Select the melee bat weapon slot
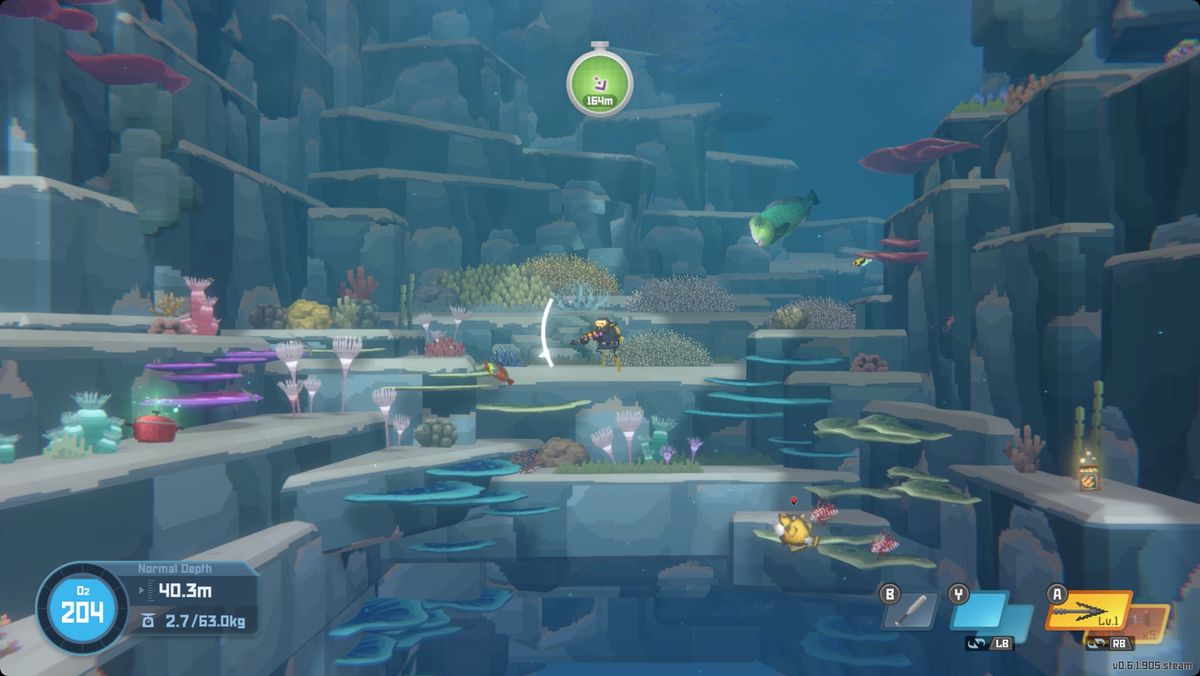Viewport: 1200px width, 676px height. (910, 611)
